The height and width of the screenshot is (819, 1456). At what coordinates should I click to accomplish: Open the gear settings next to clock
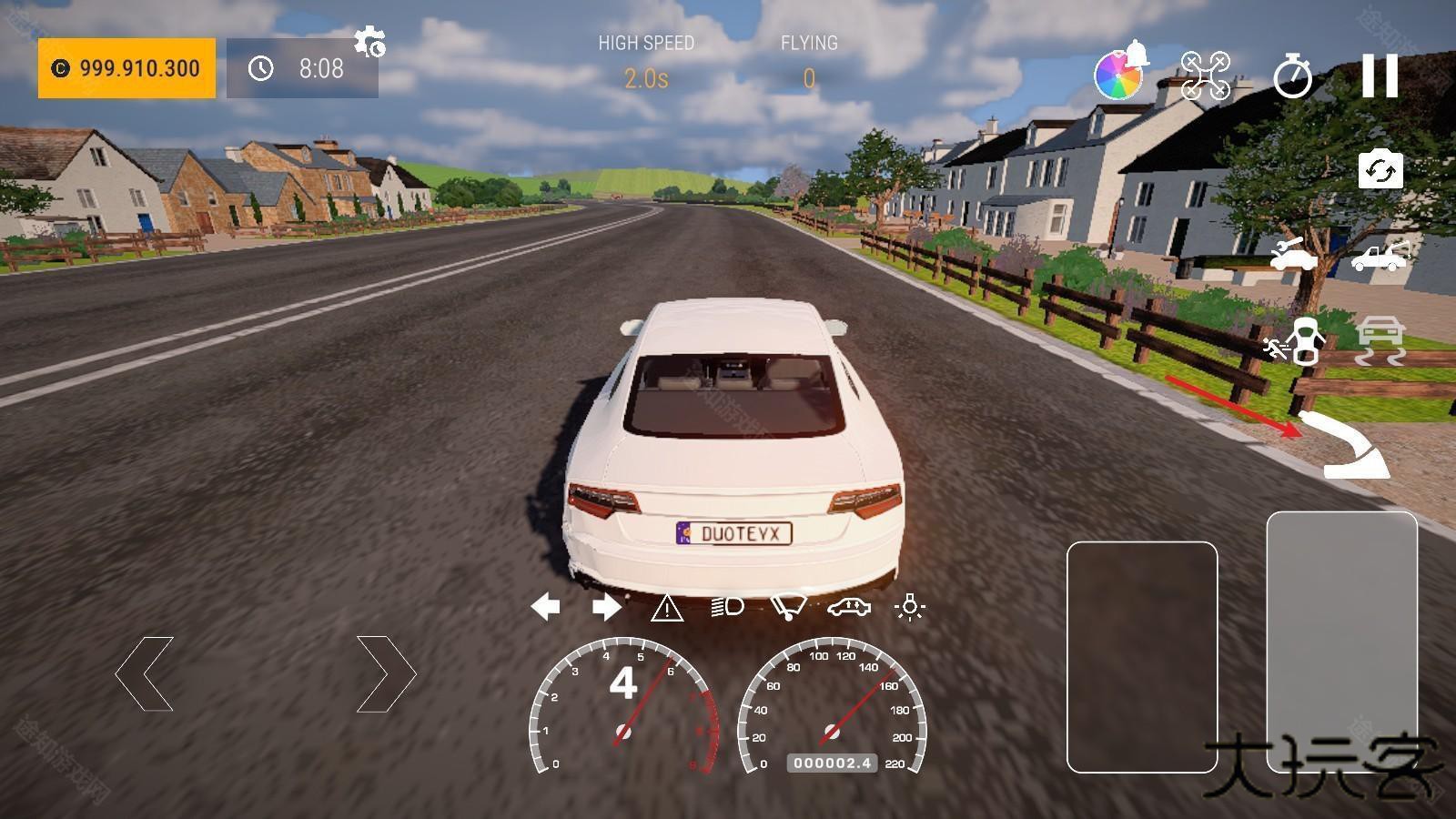point(369,43)
